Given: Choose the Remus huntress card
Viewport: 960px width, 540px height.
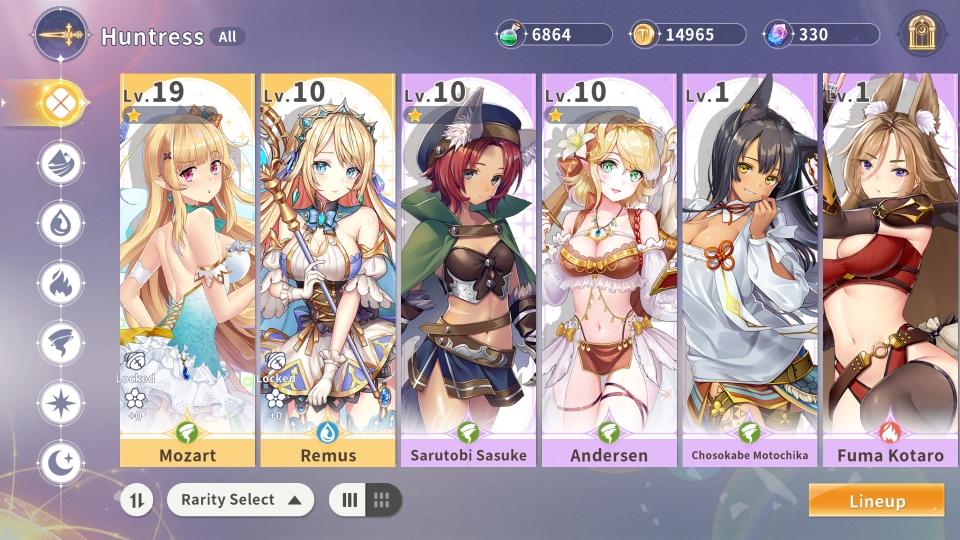Looking at the screenshot, I should (x=327, y=270).
